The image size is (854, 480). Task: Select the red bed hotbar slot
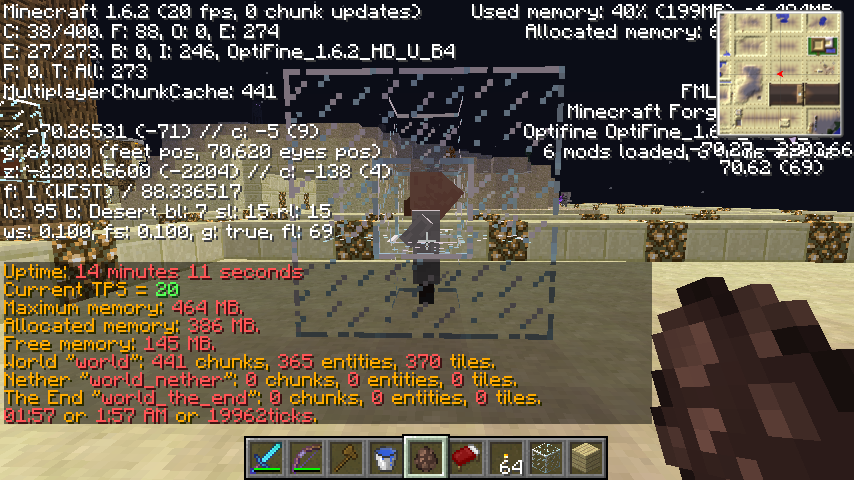(465, 459)
